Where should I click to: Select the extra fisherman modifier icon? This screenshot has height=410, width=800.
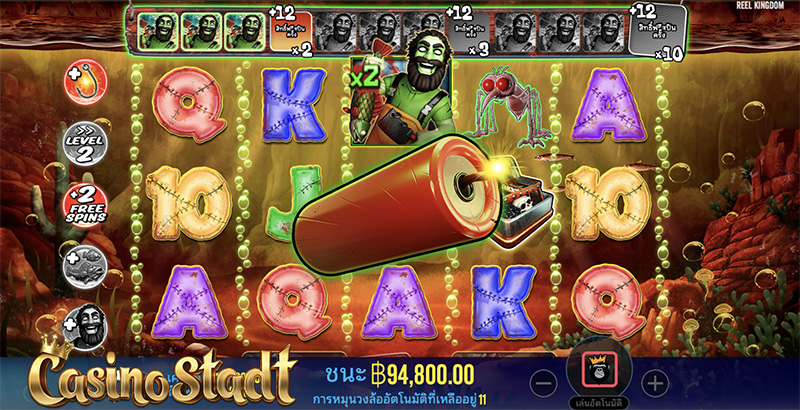click(x=86, y=326)
